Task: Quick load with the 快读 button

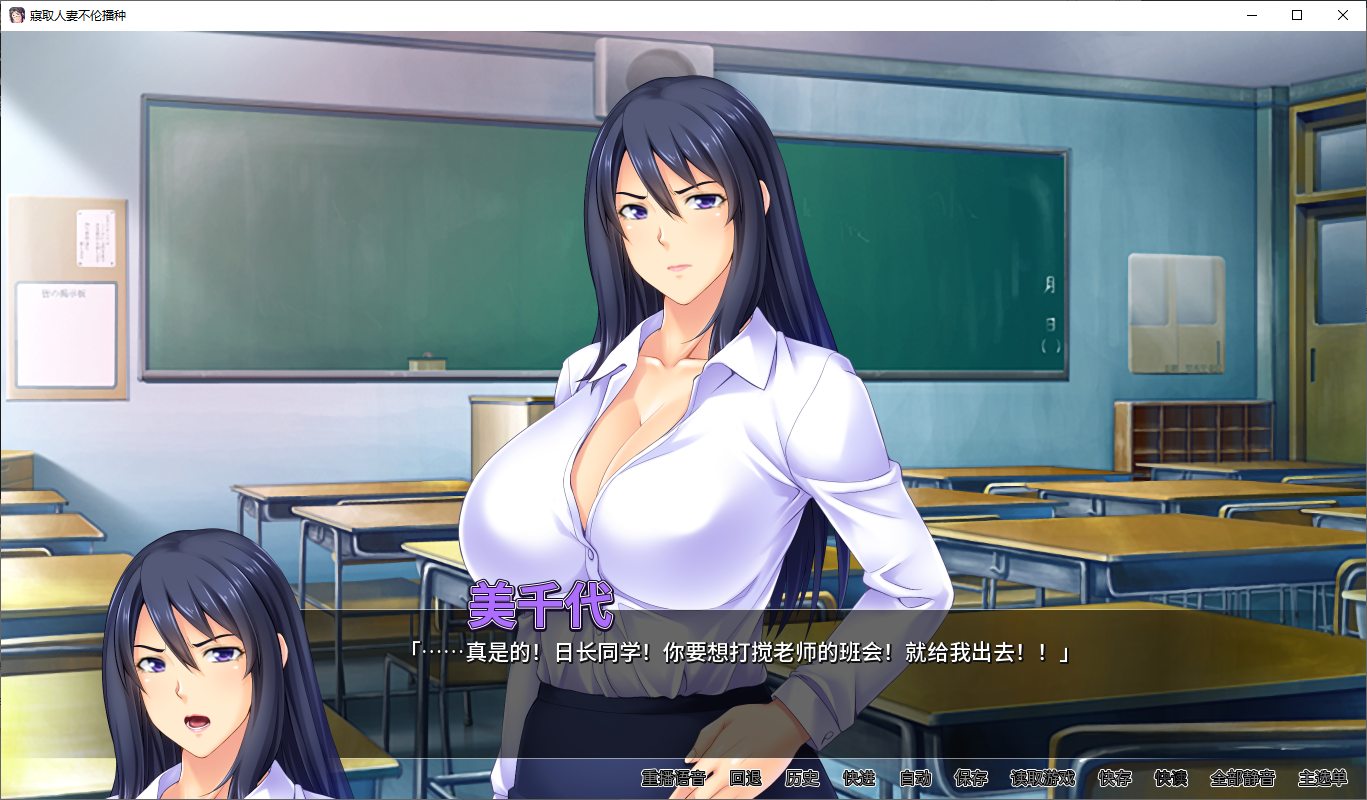Action: coord(1171,778)
